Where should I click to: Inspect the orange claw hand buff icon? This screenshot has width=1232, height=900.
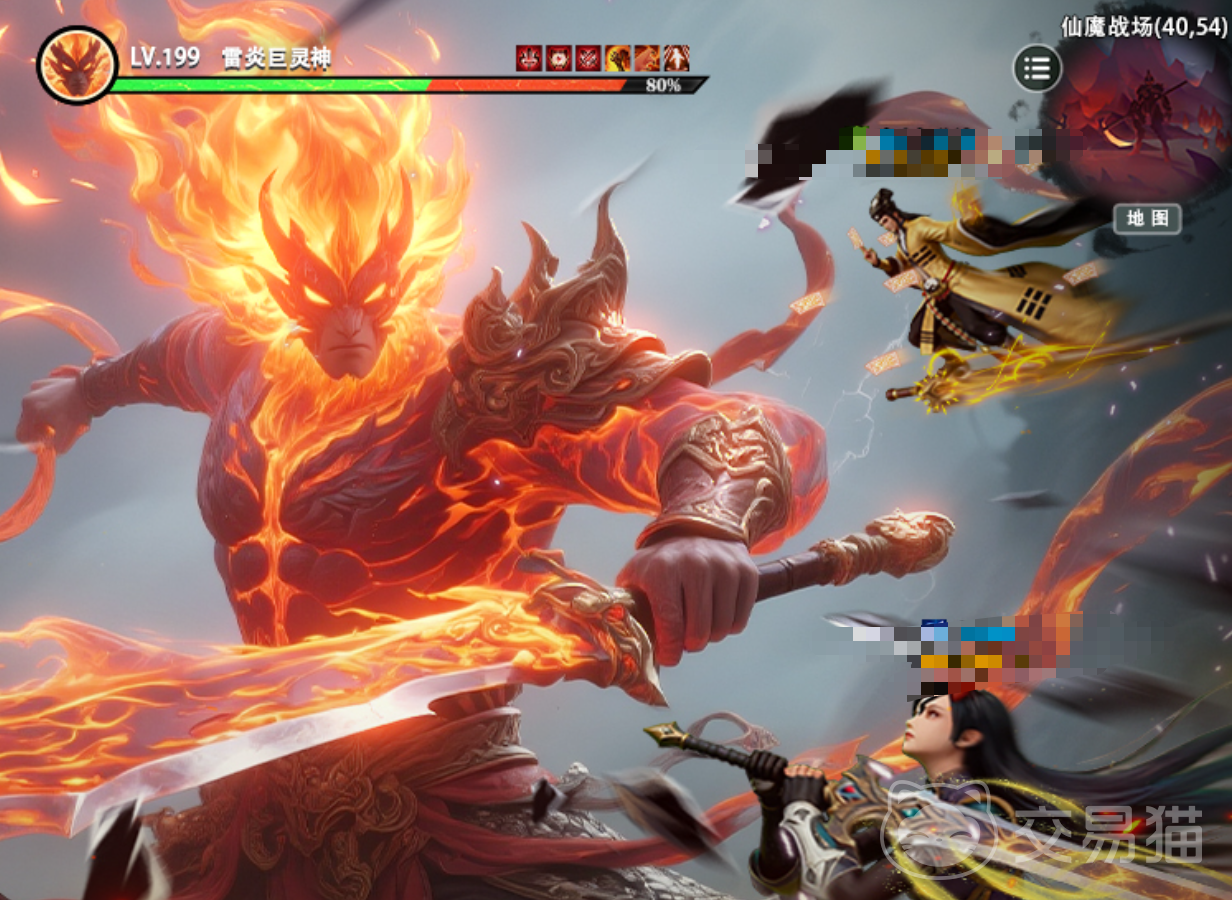point(647,58)
